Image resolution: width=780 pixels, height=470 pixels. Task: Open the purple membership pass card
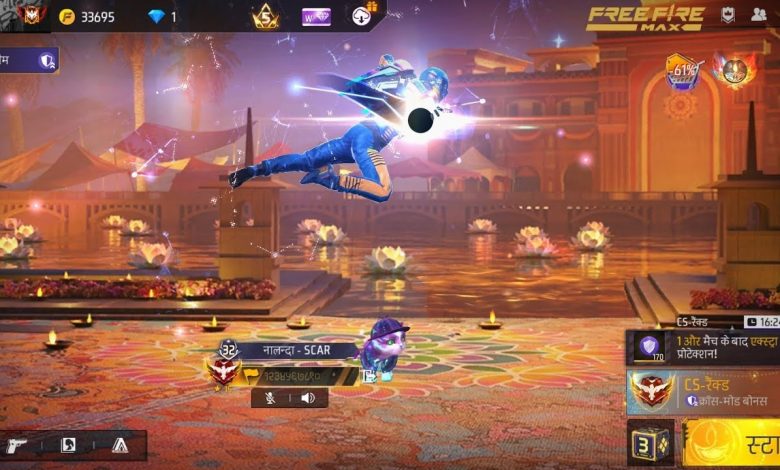point(316,17)
